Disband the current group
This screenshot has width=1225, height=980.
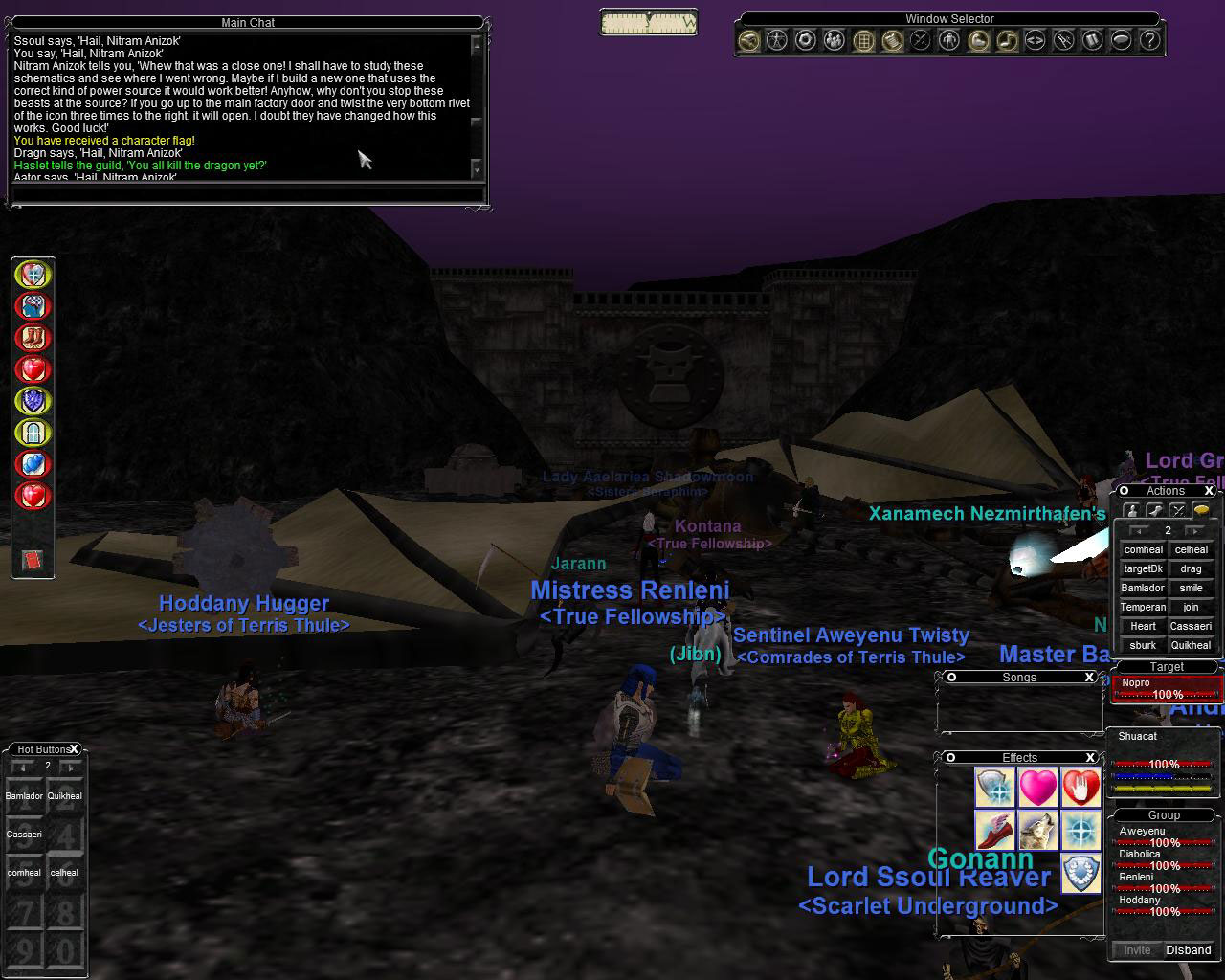(1188, 950)
